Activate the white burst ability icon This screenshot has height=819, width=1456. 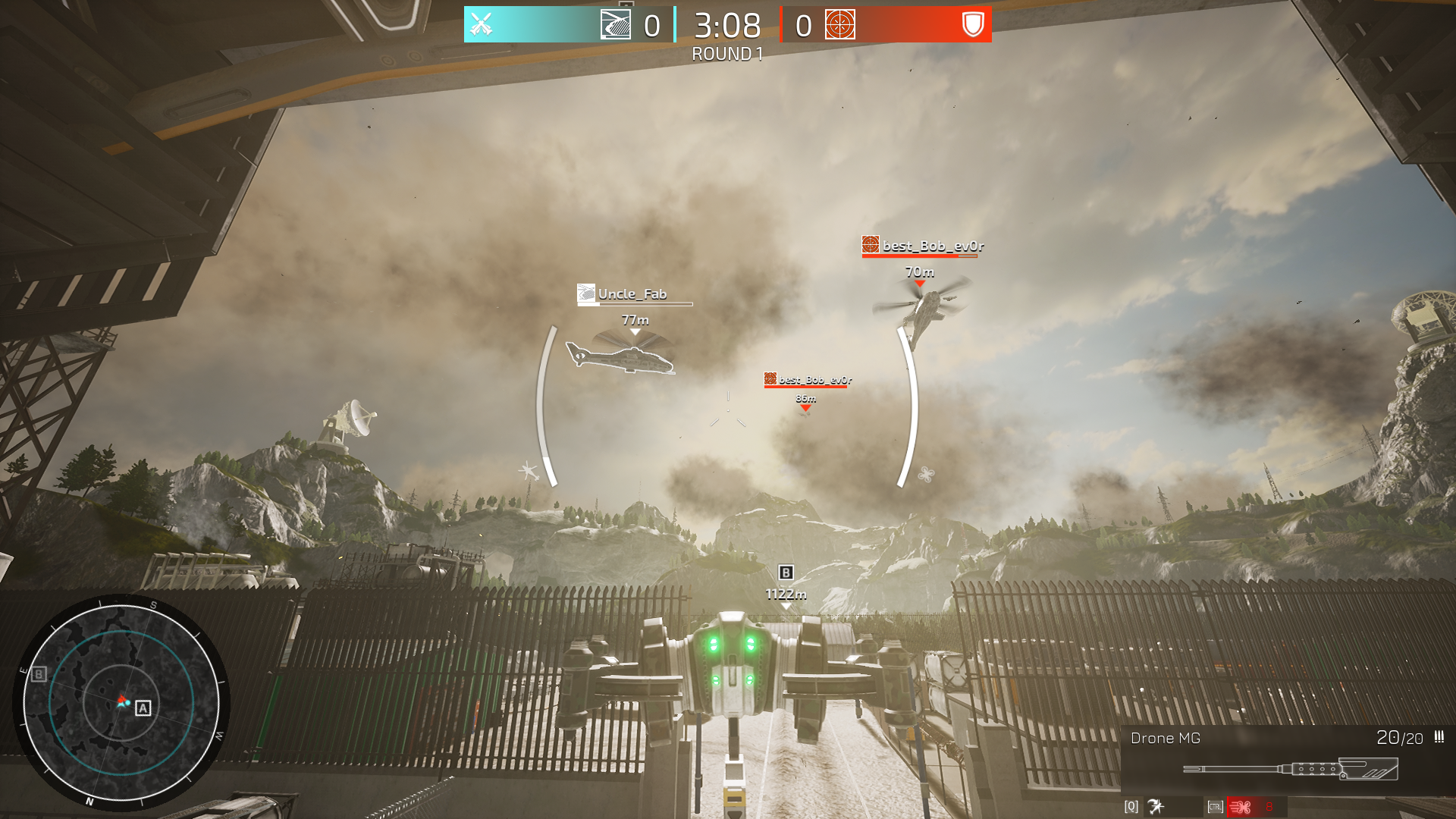1156,807
